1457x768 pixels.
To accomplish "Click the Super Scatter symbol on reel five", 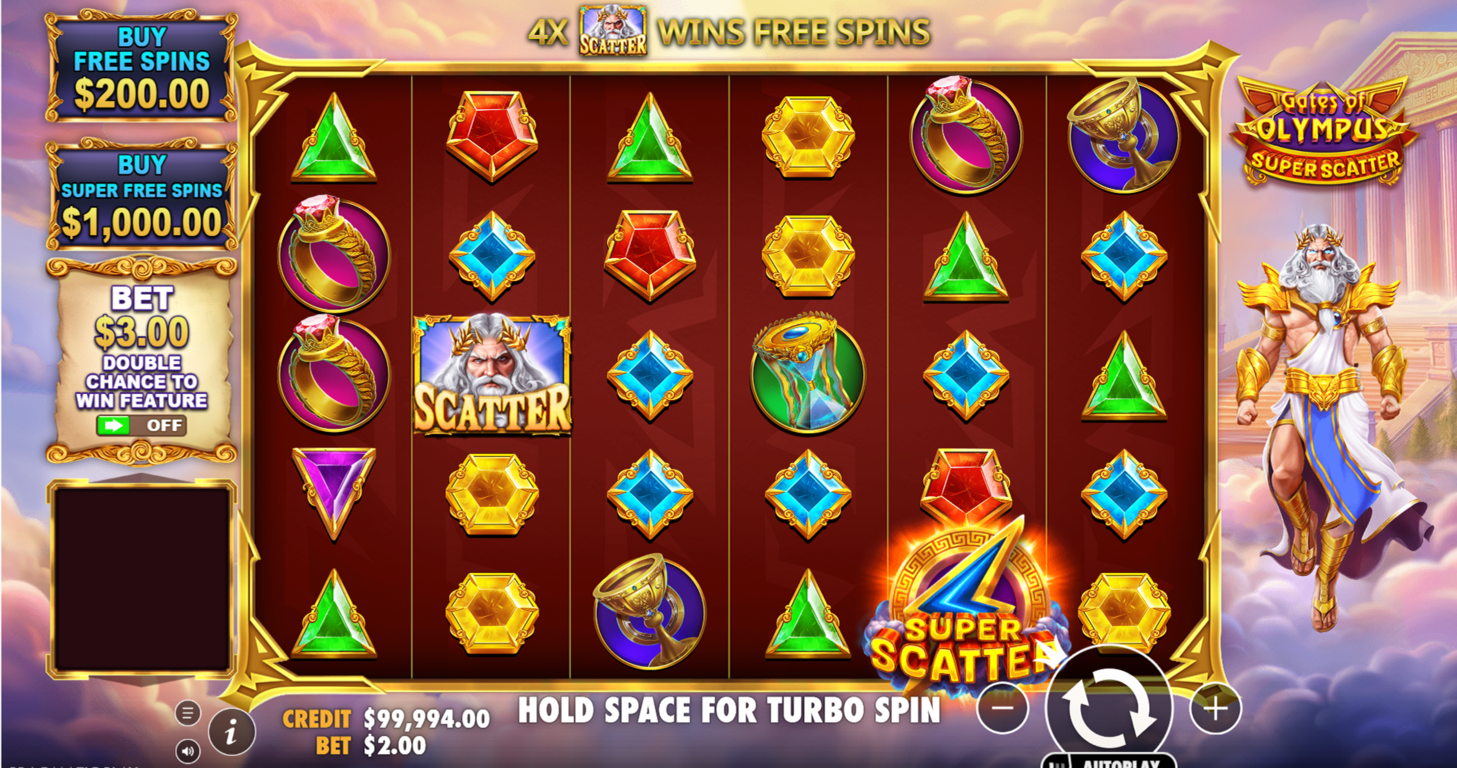I will (967, 600).
